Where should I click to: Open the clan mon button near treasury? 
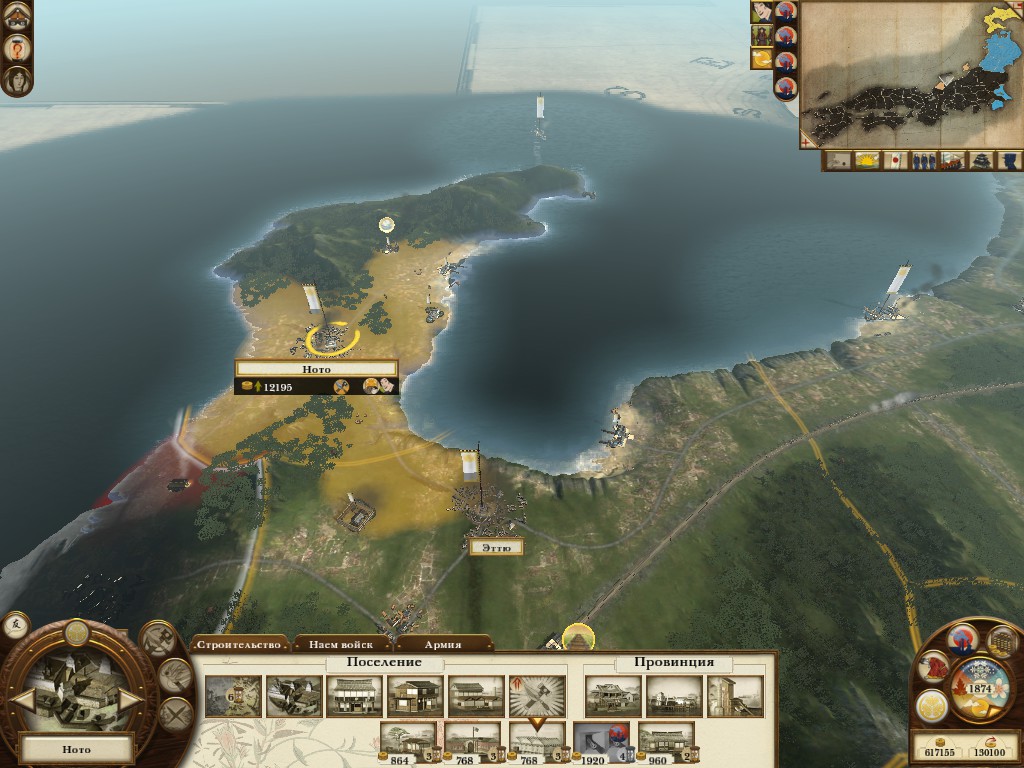[932, 704]
